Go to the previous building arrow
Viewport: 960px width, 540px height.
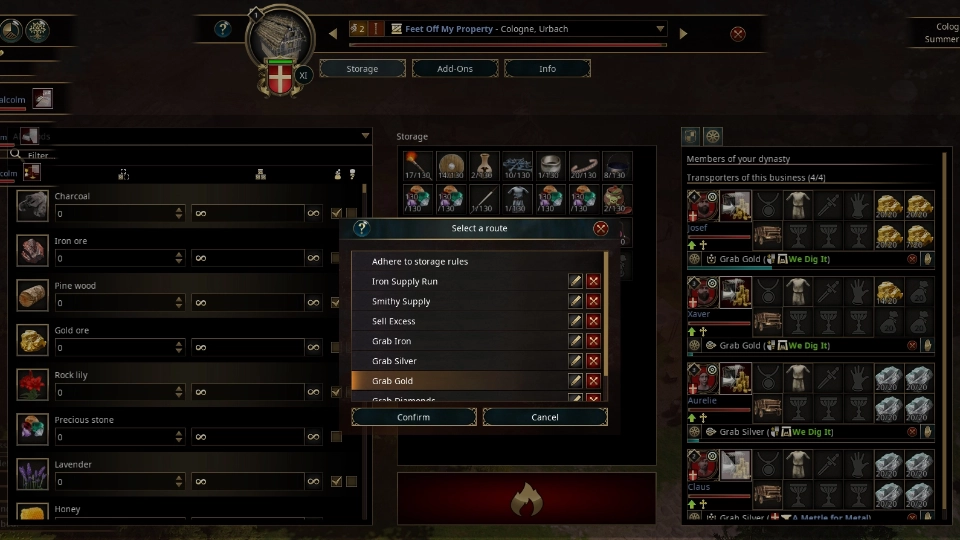click(x=333, y=33)
